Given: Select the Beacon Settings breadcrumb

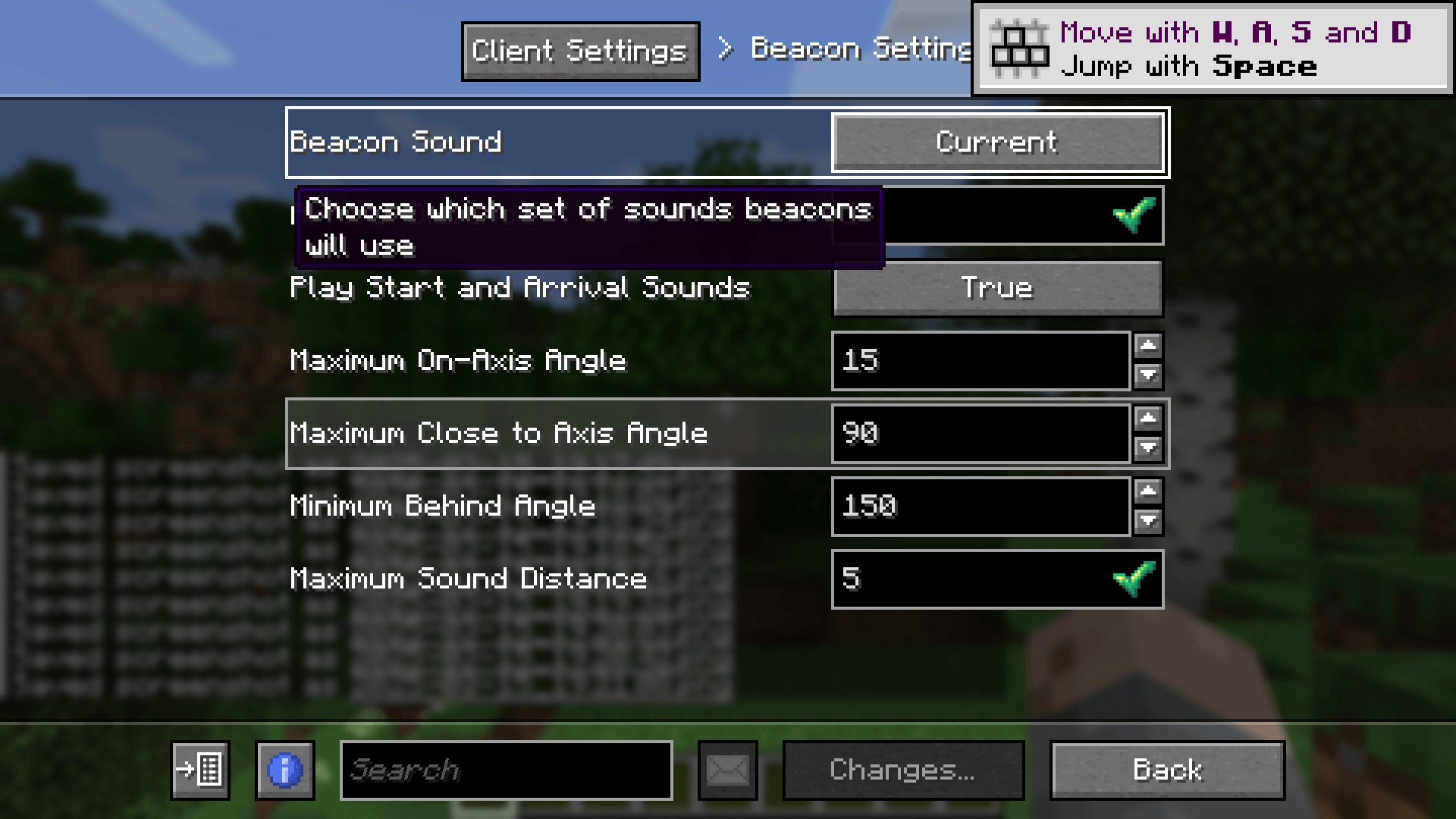Looking at the screenshot, I should point(857,49).
